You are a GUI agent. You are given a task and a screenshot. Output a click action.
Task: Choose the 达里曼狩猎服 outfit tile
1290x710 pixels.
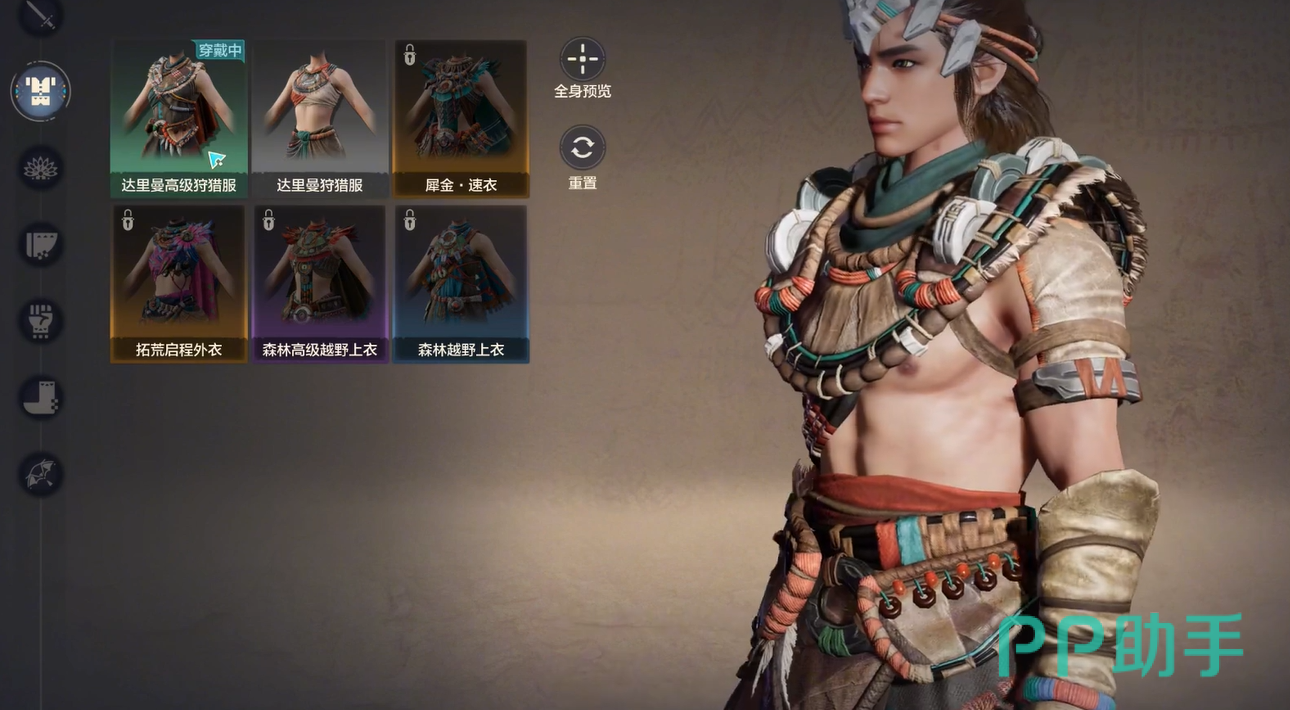point(320,118)
